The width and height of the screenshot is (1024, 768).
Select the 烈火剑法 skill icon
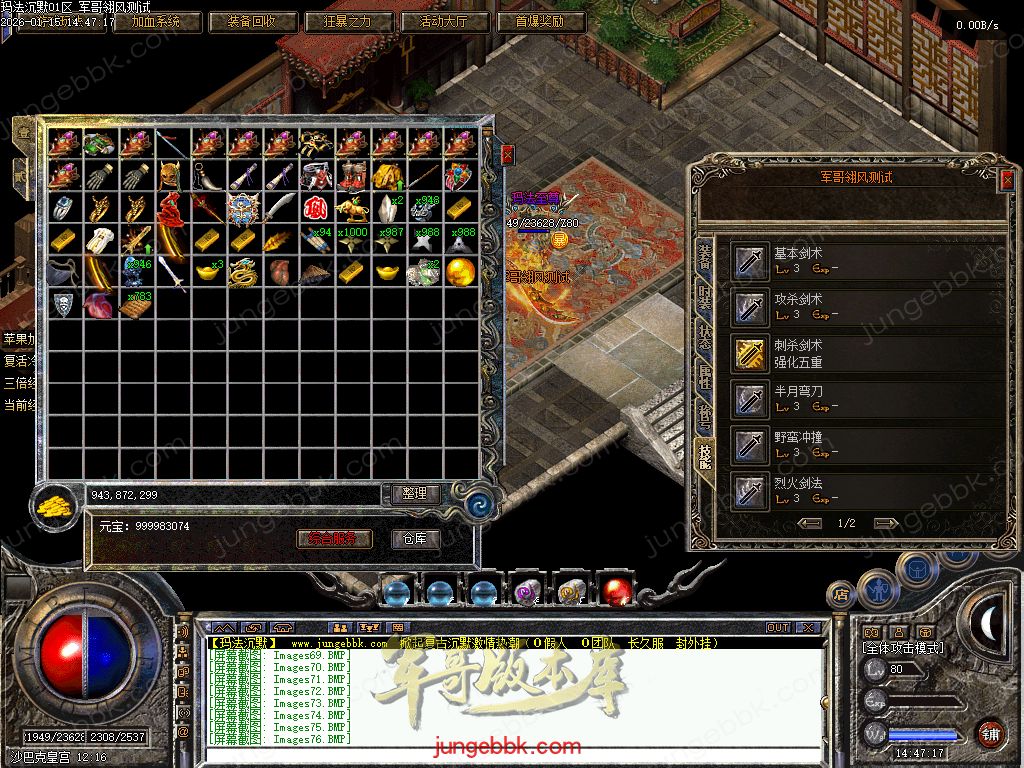point(749,491)
